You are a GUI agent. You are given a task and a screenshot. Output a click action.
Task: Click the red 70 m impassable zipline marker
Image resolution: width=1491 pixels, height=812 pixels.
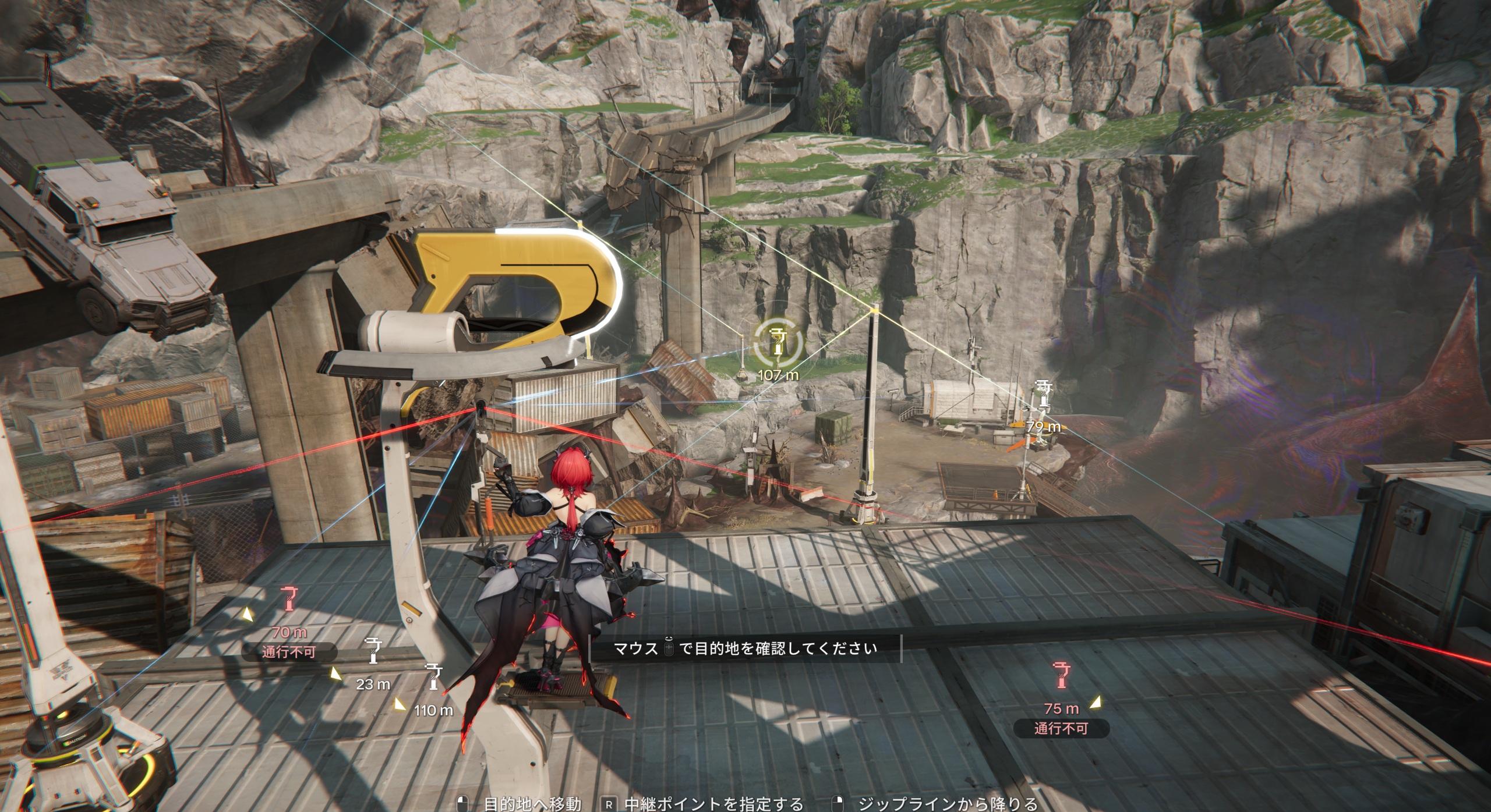pos(289,600)
